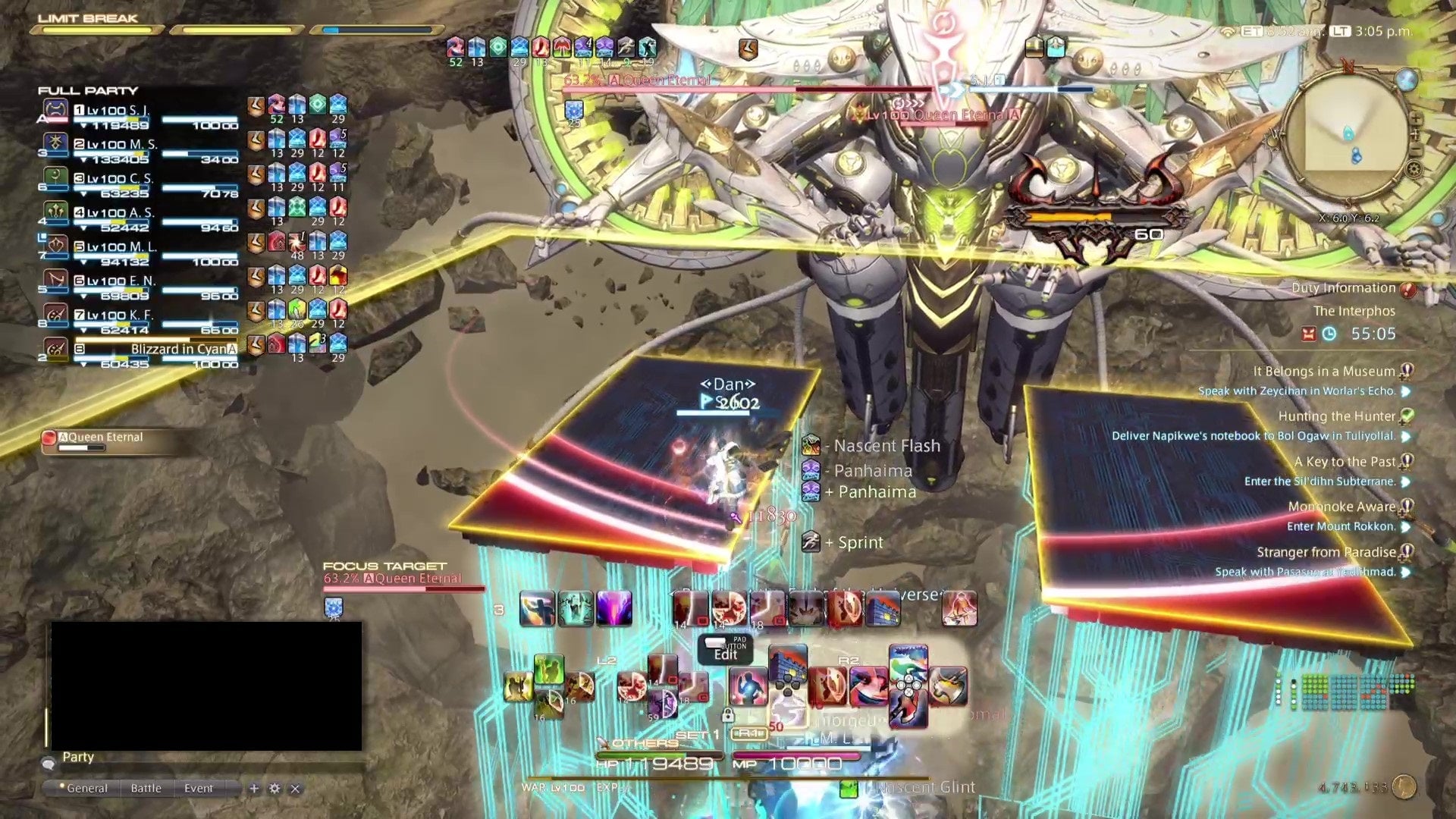Click the plus icon to add a chat tab
The width and height of the screenshot is (1456, 819).
tap(254, 789)
